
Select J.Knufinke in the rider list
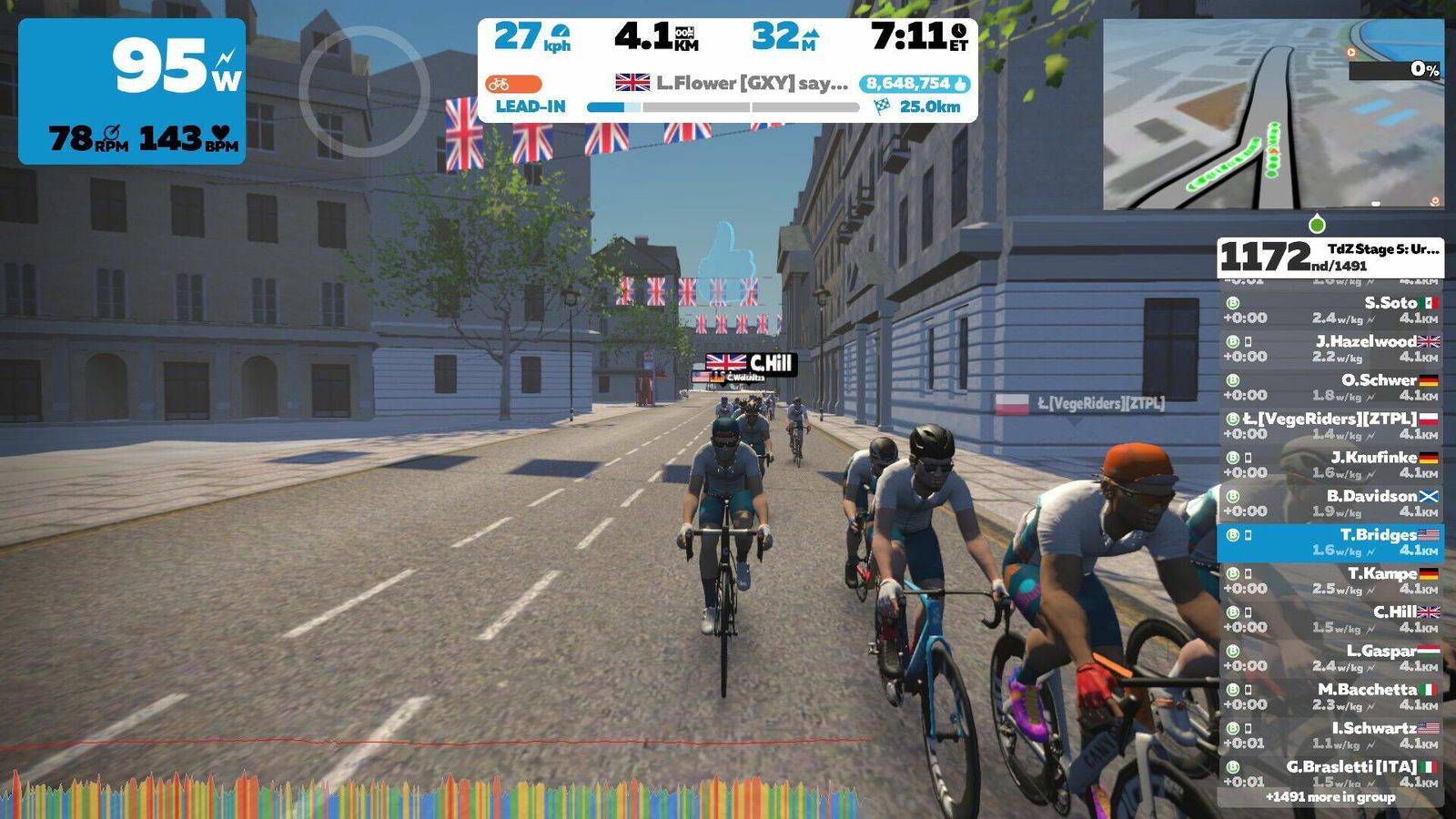1330,465
